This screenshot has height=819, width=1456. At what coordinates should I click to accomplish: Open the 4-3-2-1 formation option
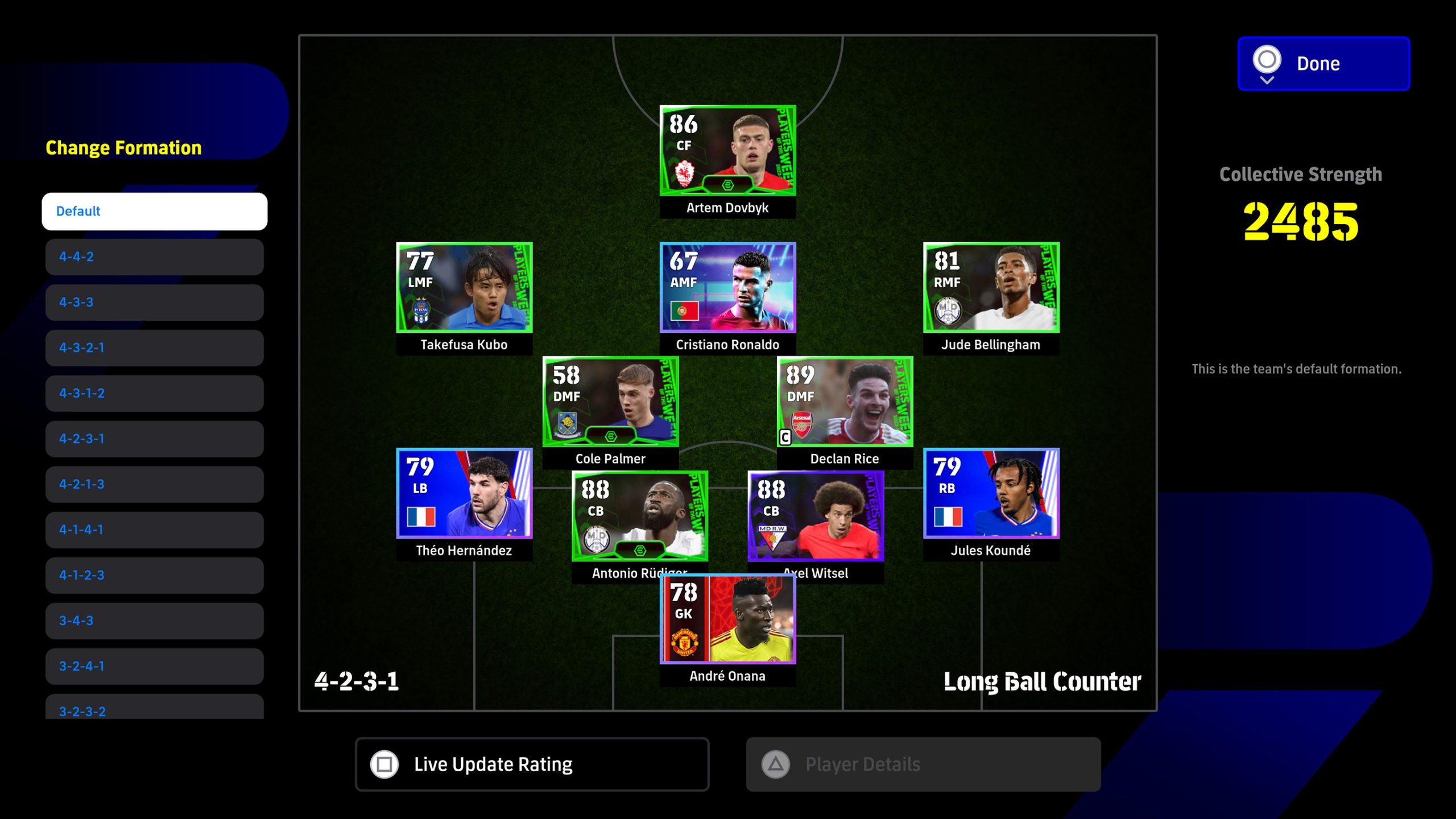pyautogui.click(x=154, y=348)
